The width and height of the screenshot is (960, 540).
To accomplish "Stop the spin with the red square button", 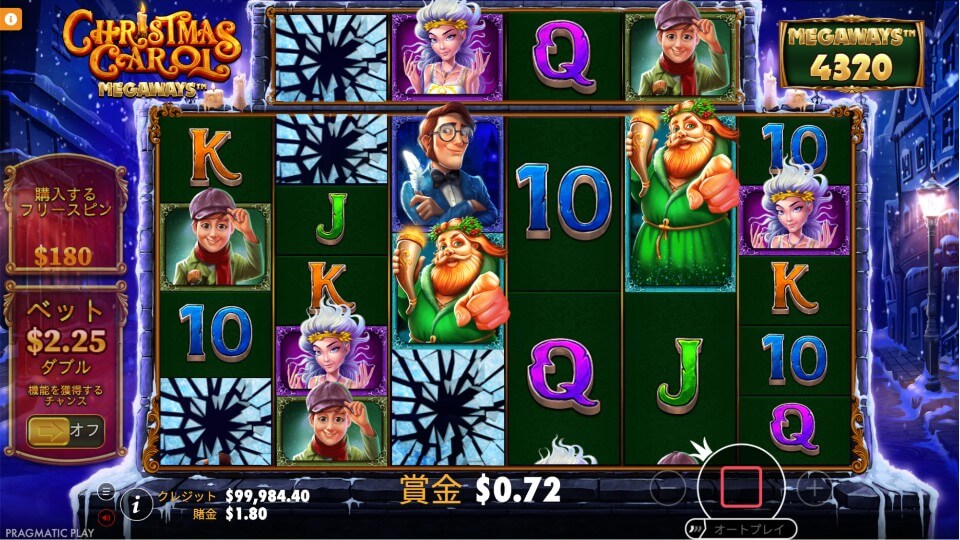I will [x=740, y=487].
